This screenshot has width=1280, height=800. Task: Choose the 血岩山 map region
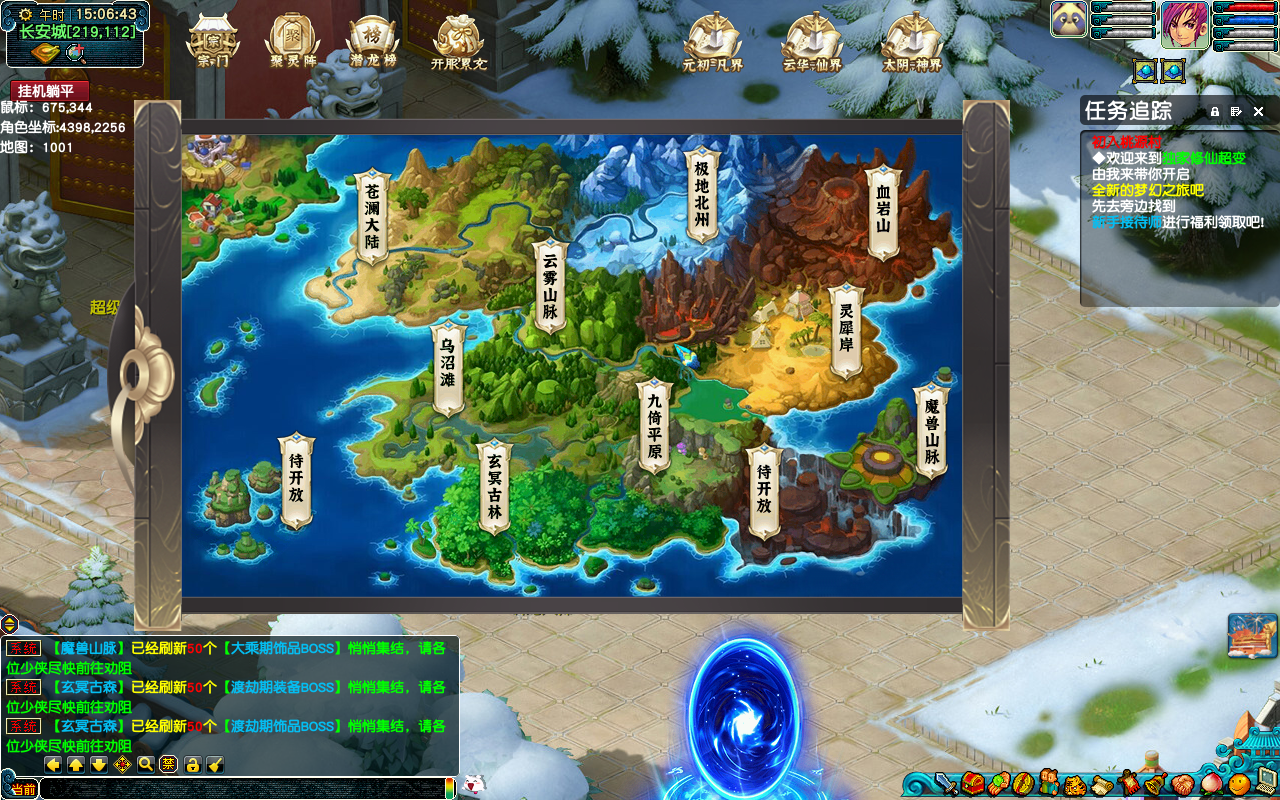(883, 208)
